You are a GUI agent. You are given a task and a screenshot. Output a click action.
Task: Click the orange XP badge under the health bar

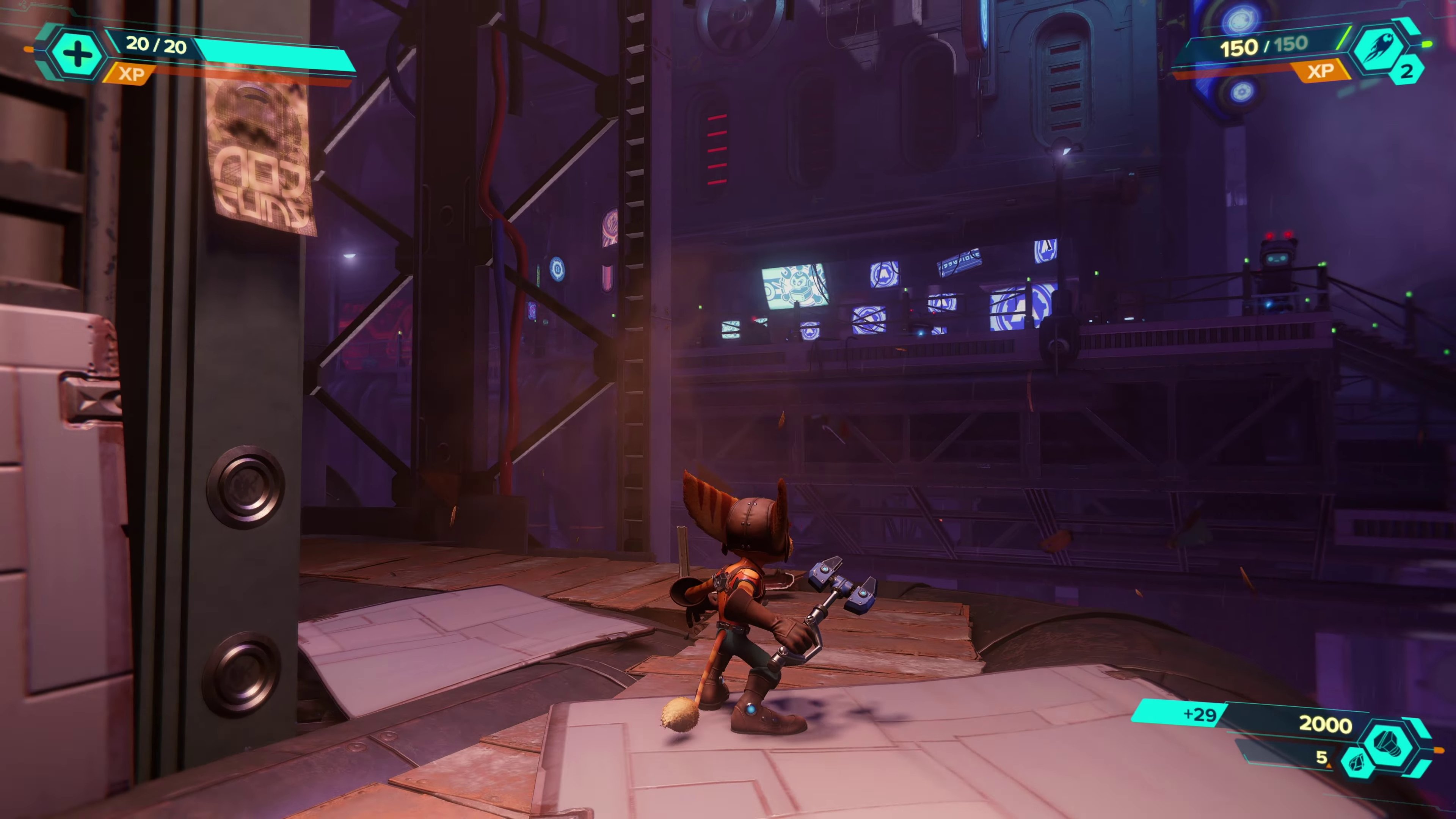pyautogui.click(x=131, y=74)
